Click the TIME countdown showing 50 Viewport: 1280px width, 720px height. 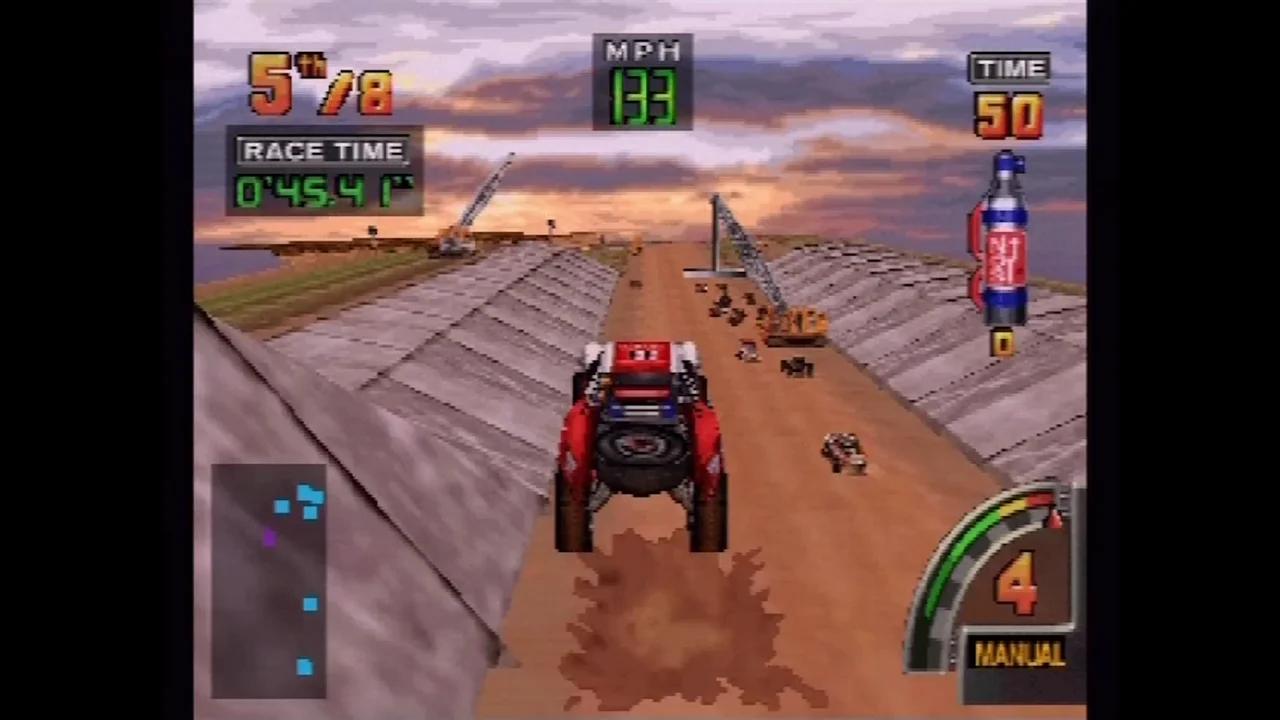tap(1007, 113)
